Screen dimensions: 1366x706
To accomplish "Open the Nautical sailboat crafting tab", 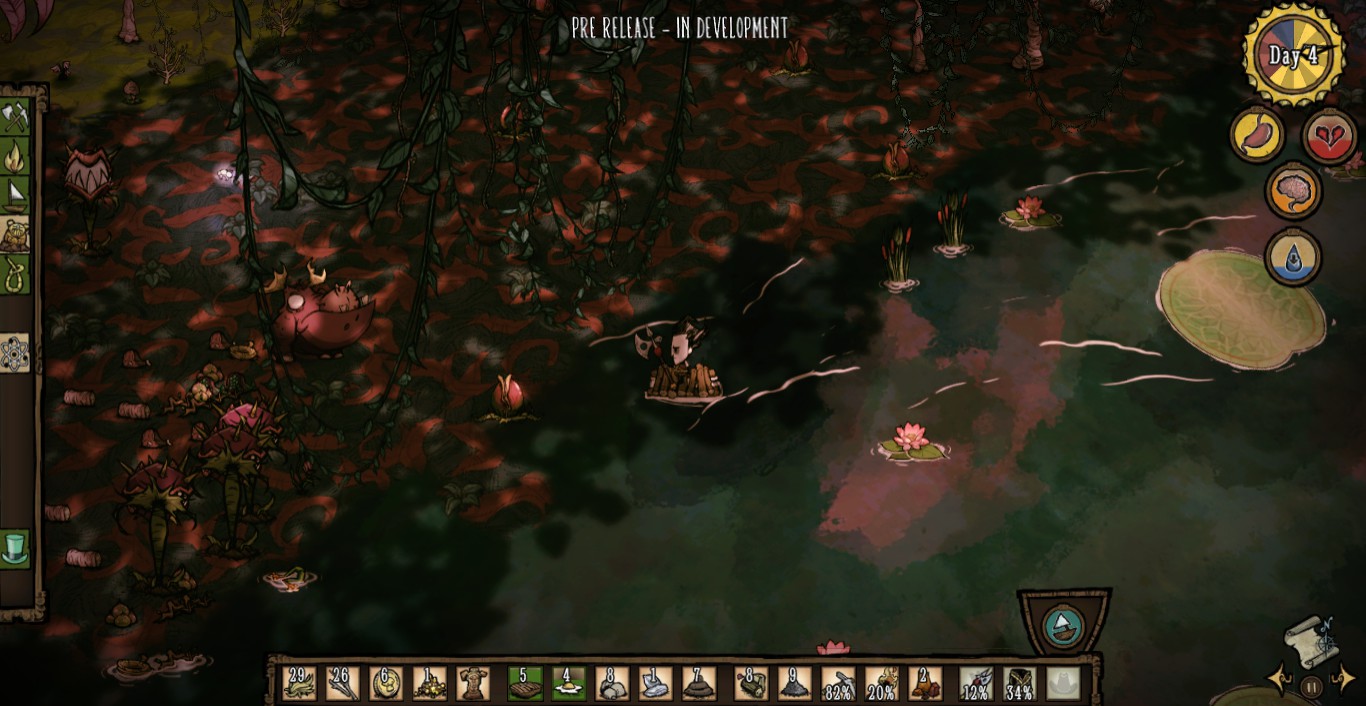I will (15, 194).
